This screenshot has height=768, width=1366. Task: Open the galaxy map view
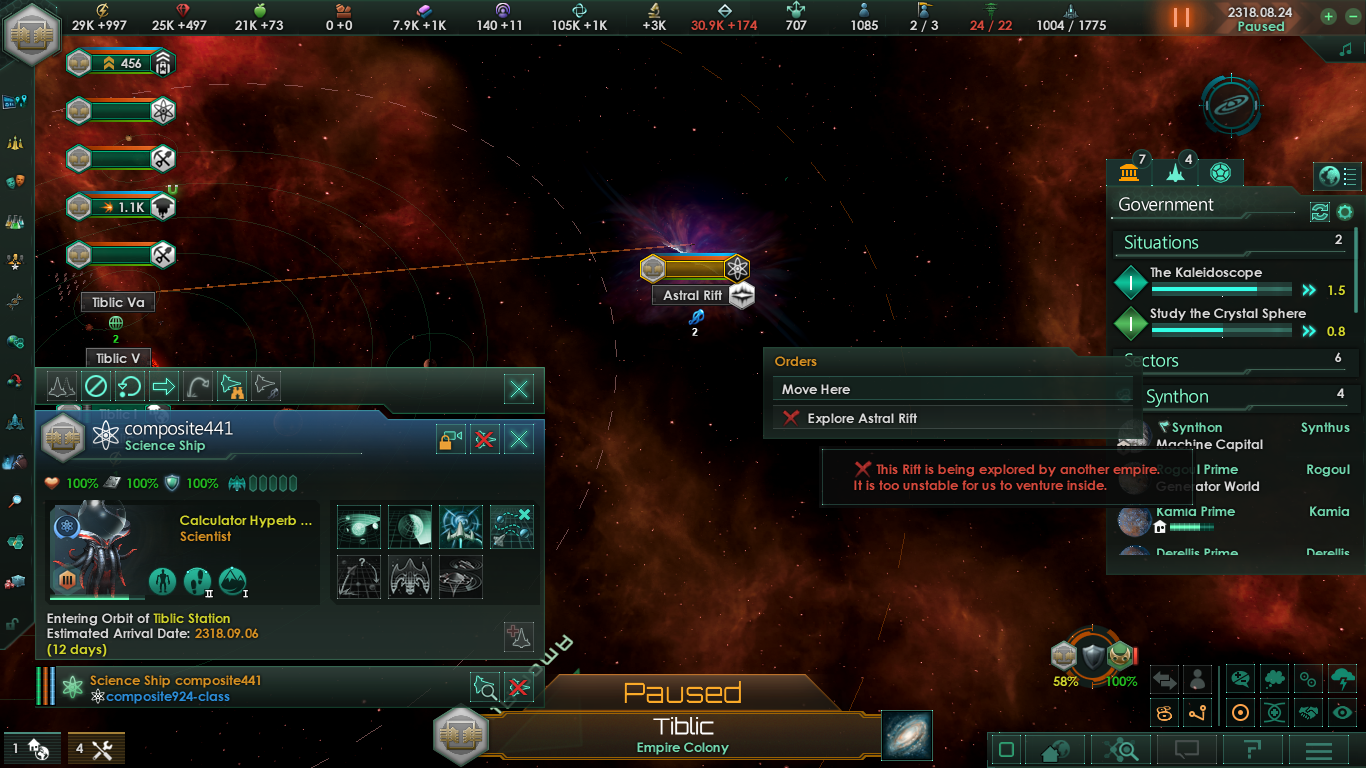[907, 735]
